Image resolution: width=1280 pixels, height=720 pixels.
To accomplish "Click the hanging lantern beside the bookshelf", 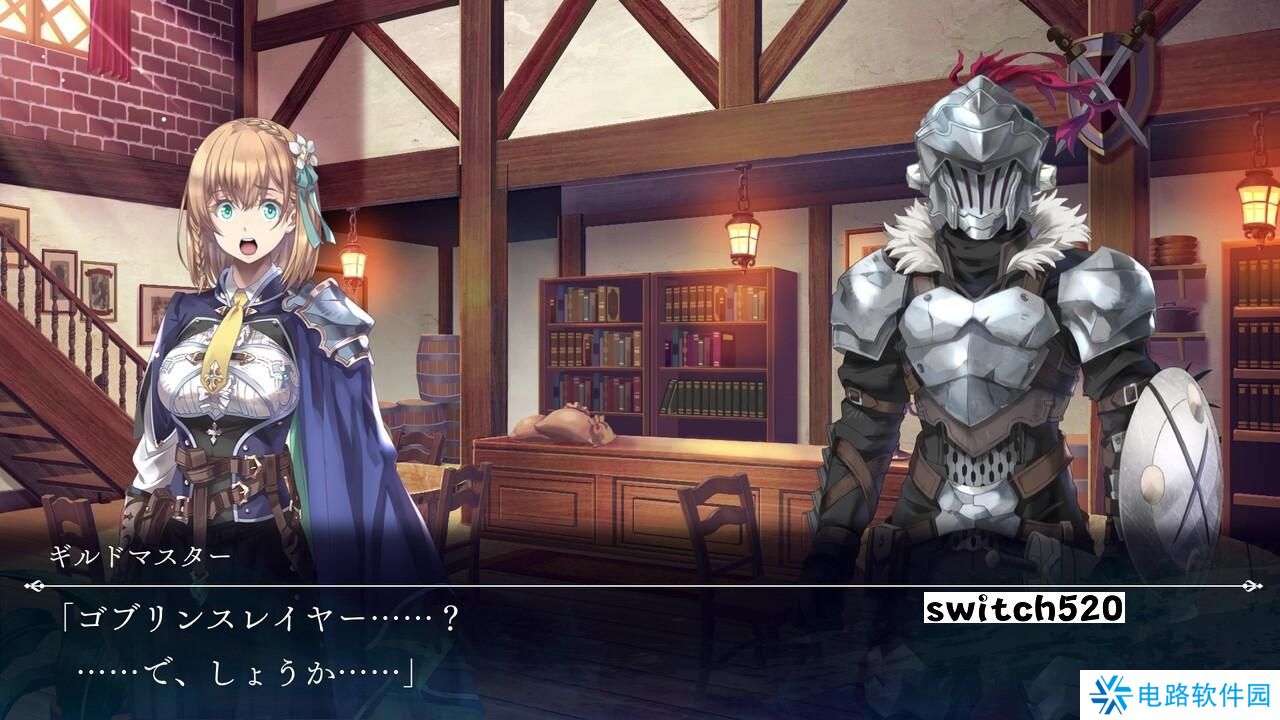I will (741, 230).
